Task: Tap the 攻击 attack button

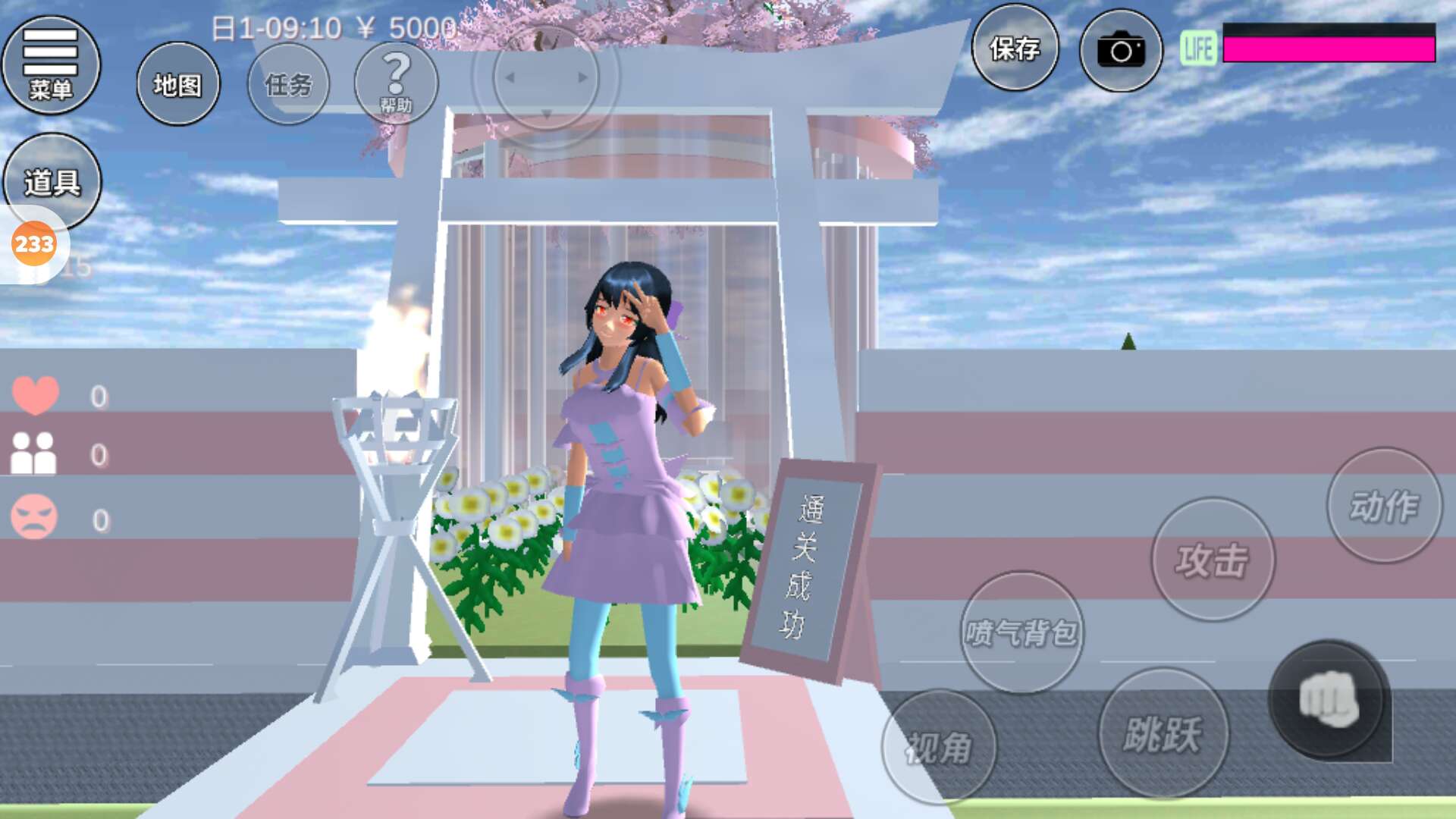Action: coord(1213,560)
